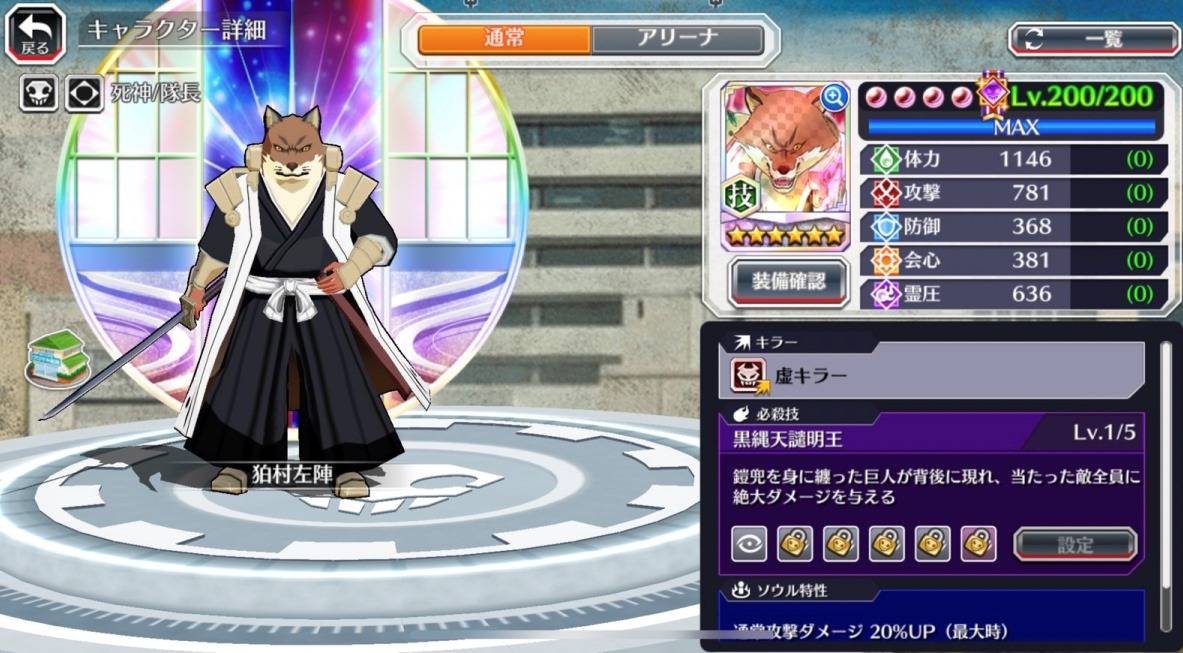Image resolution: width=1183 pixels, height=653 pixels.
Task: Enlarge the character portrait with the magnifier
Action: point(833,97)
